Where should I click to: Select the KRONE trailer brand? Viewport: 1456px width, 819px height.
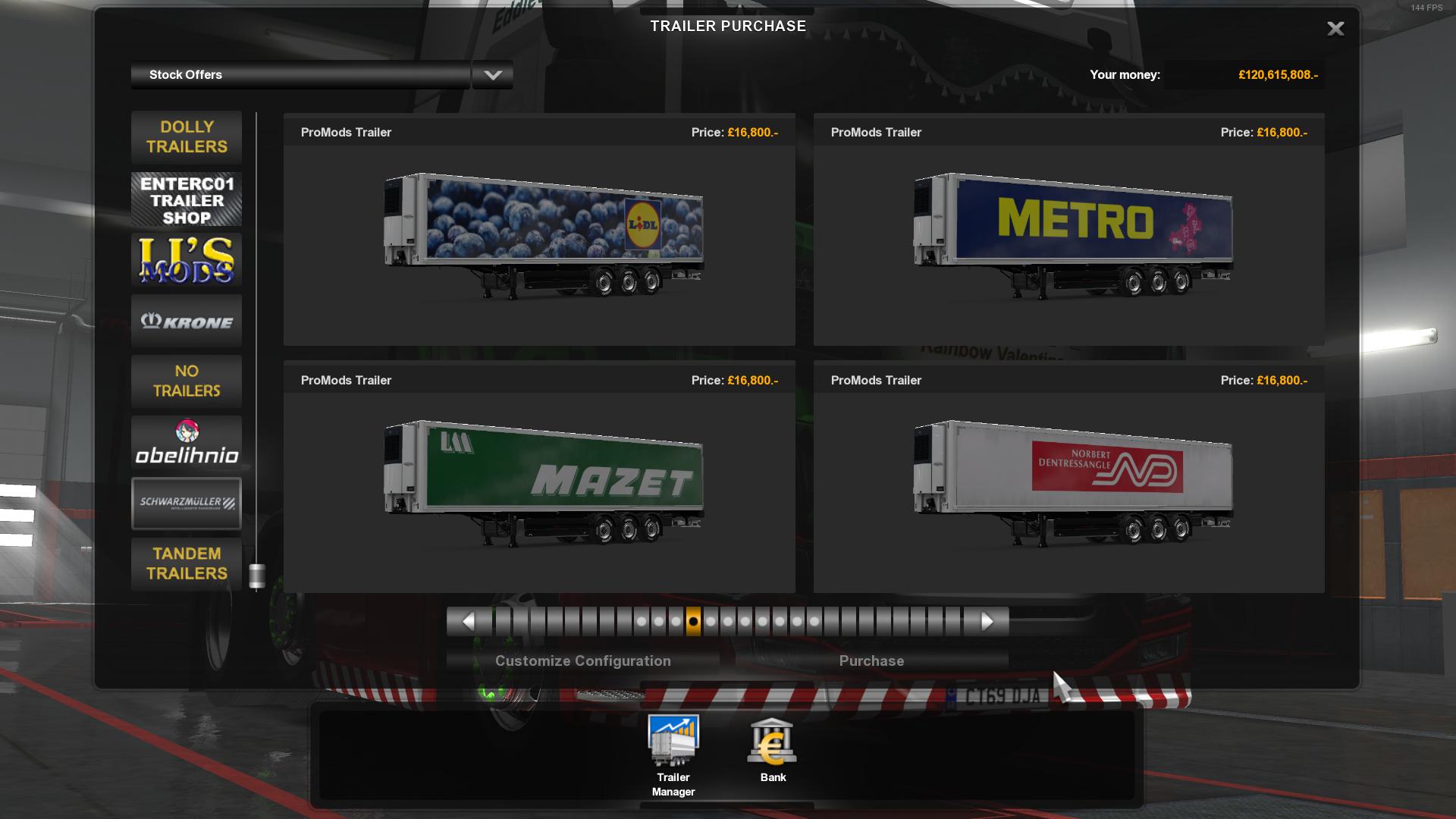(186, 321)
